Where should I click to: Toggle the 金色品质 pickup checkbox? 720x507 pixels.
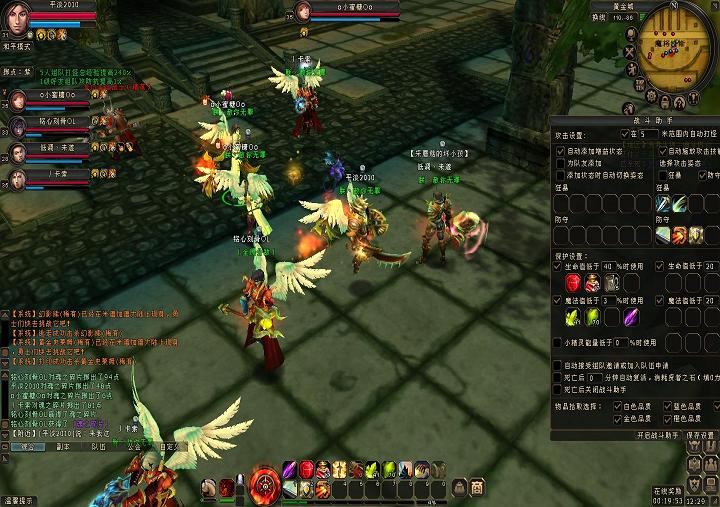click(616, 420)
